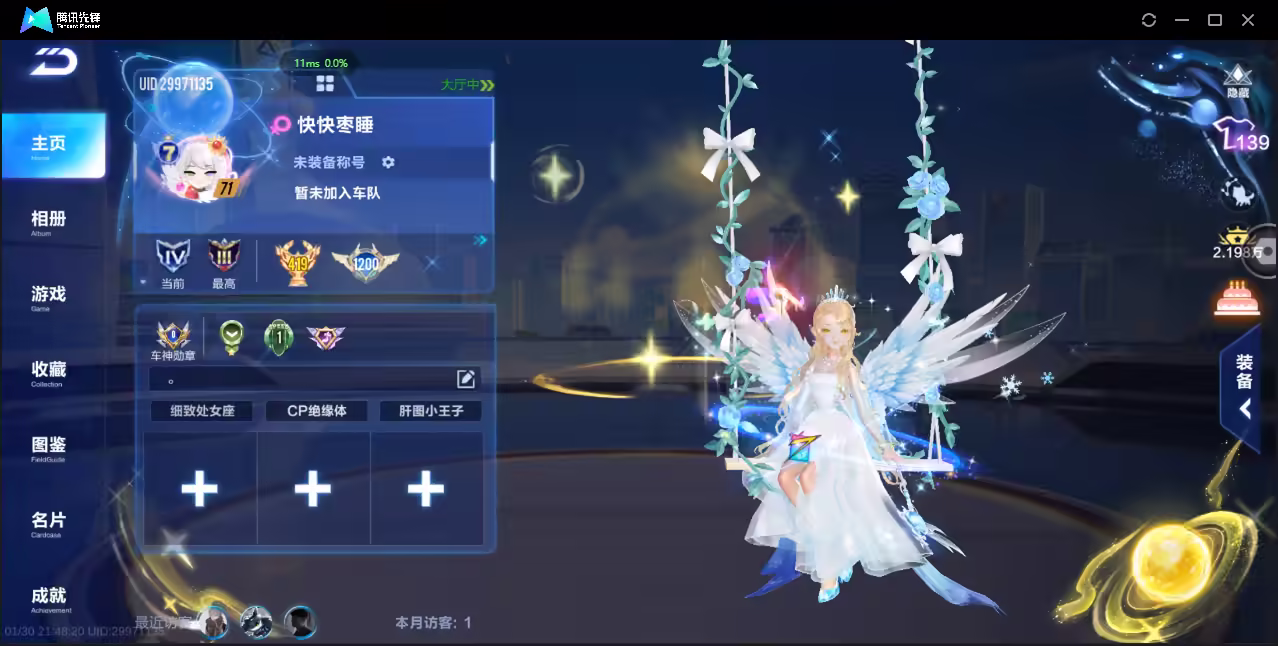This screenshot has height=646, width=1278.
Task: Switch to the 图鉴 field guide tab
Action: (48, 446)
